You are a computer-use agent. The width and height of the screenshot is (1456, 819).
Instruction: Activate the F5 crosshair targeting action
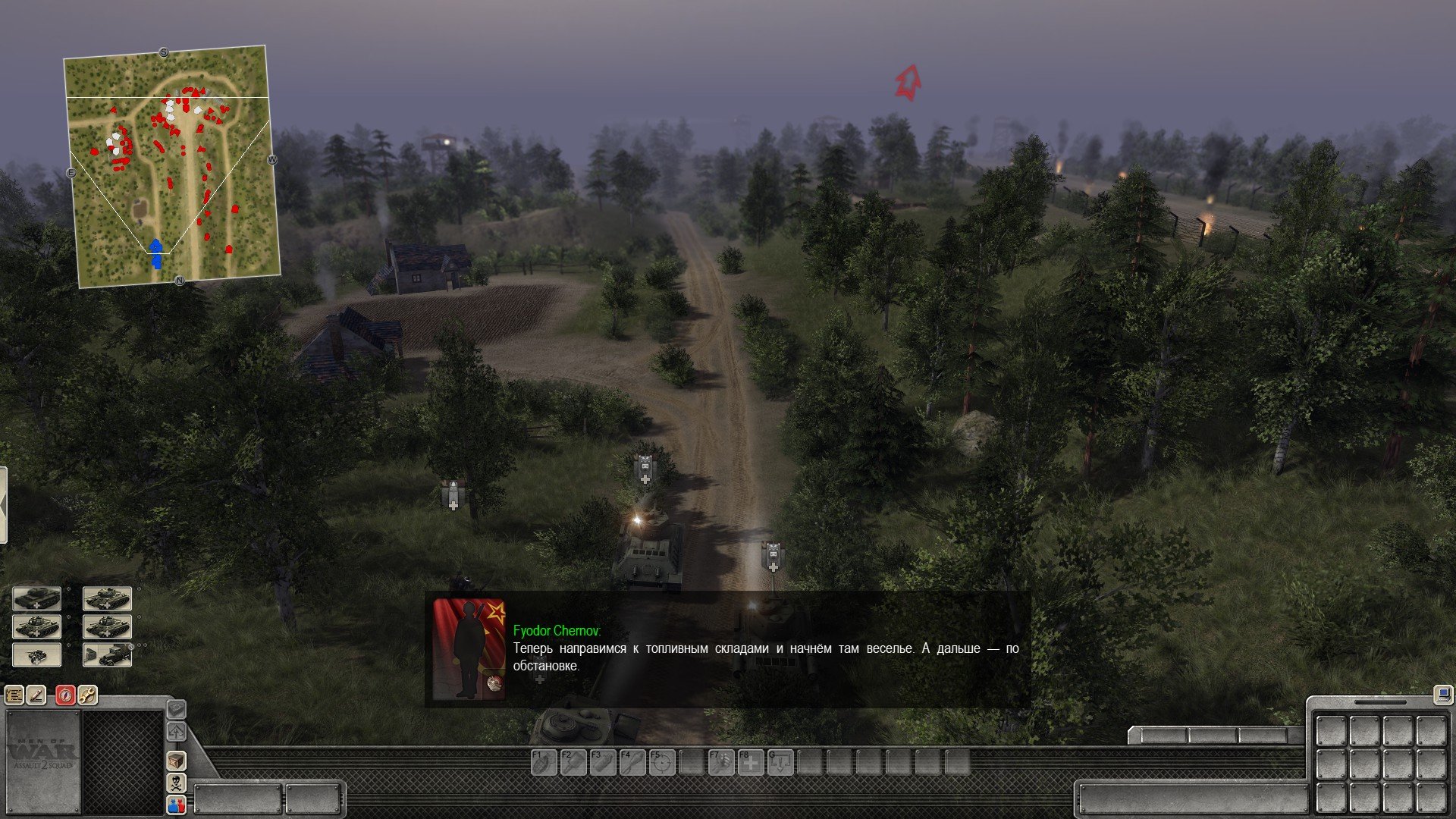tap(661, 762)
